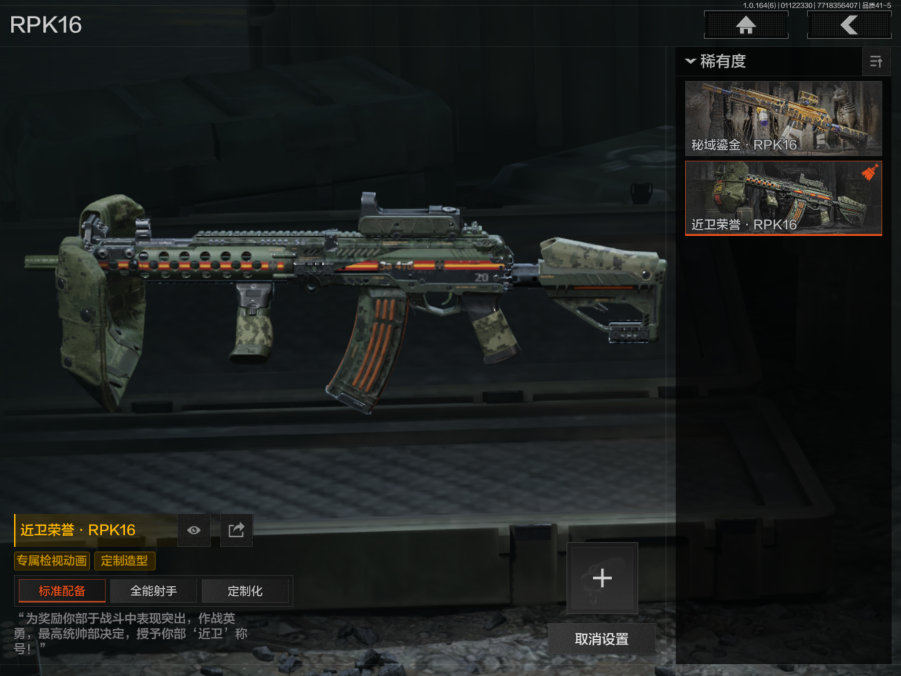Go to the home screen
This screenshot has width=901, height=676.
tap(744, 25)
